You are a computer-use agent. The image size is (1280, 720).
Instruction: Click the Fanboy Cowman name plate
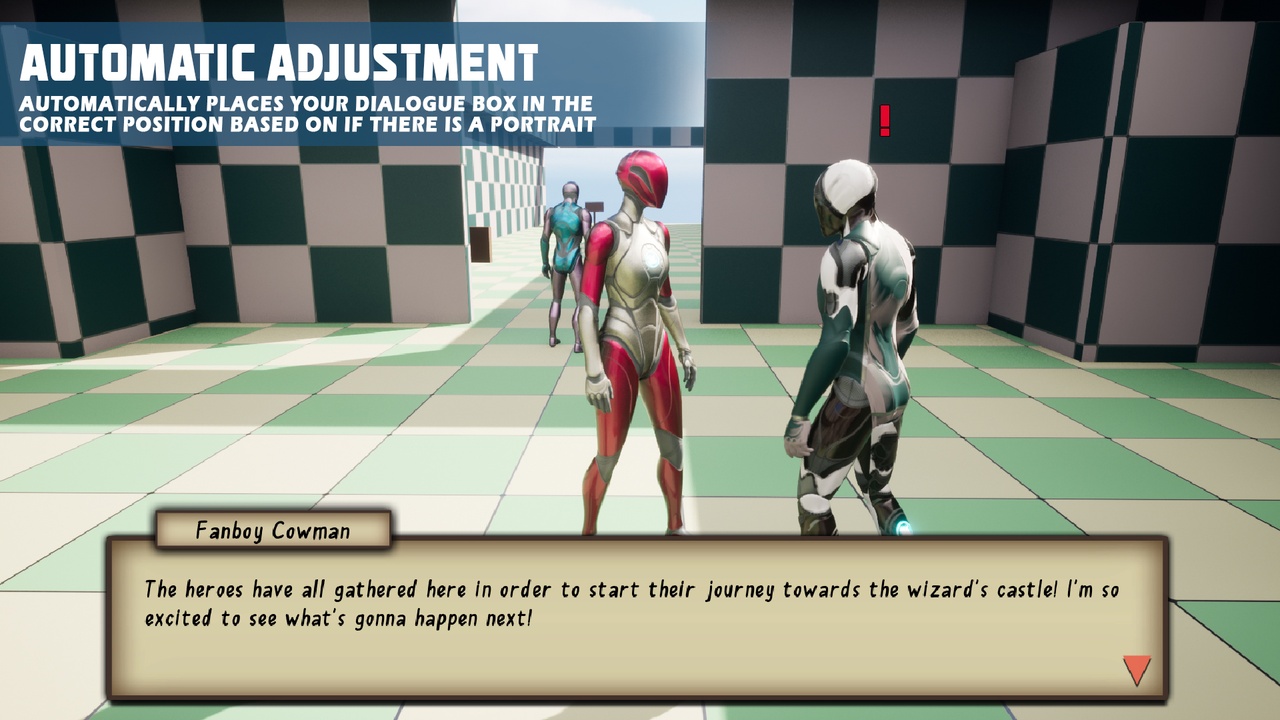coord(272,531)
